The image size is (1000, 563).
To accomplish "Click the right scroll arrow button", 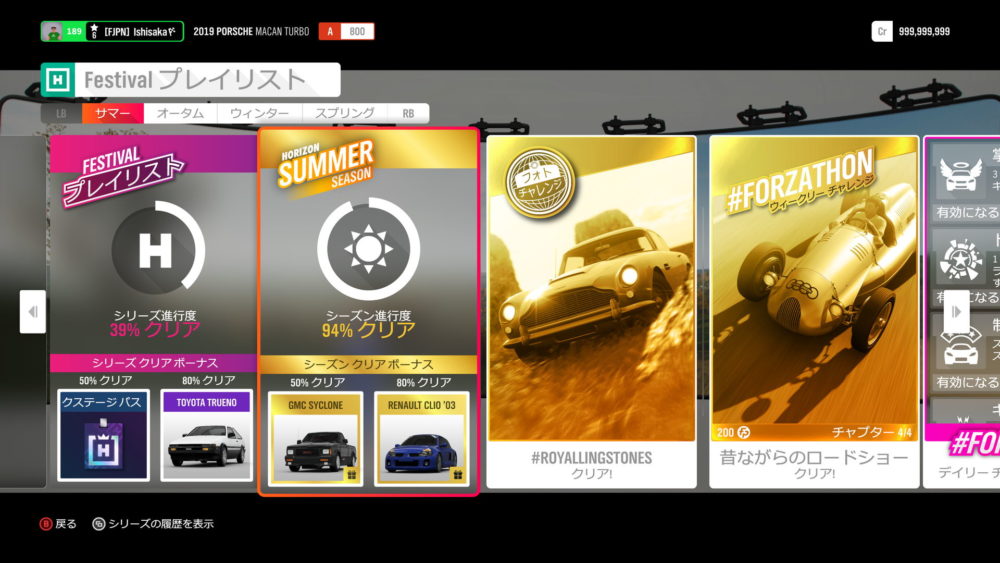I will click(x=956, y=312).
